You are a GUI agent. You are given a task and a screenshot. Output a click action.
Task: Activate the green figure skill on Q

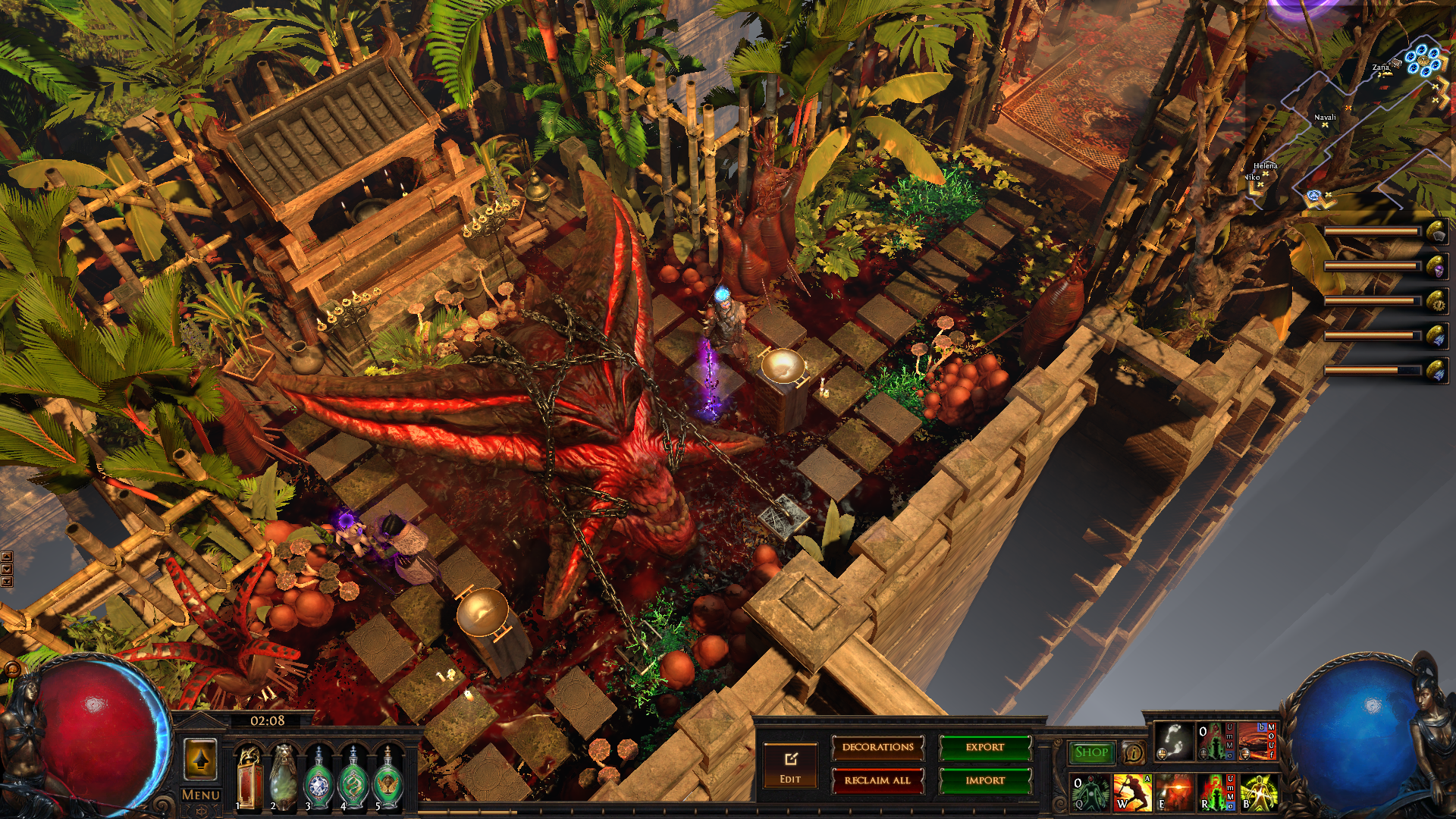click(1090, 792)
